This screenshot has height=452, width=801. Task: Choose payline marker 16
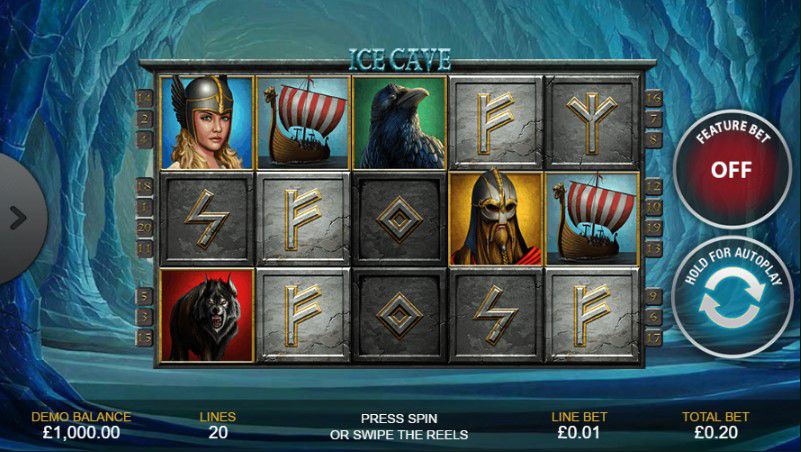tap(655, 98)
